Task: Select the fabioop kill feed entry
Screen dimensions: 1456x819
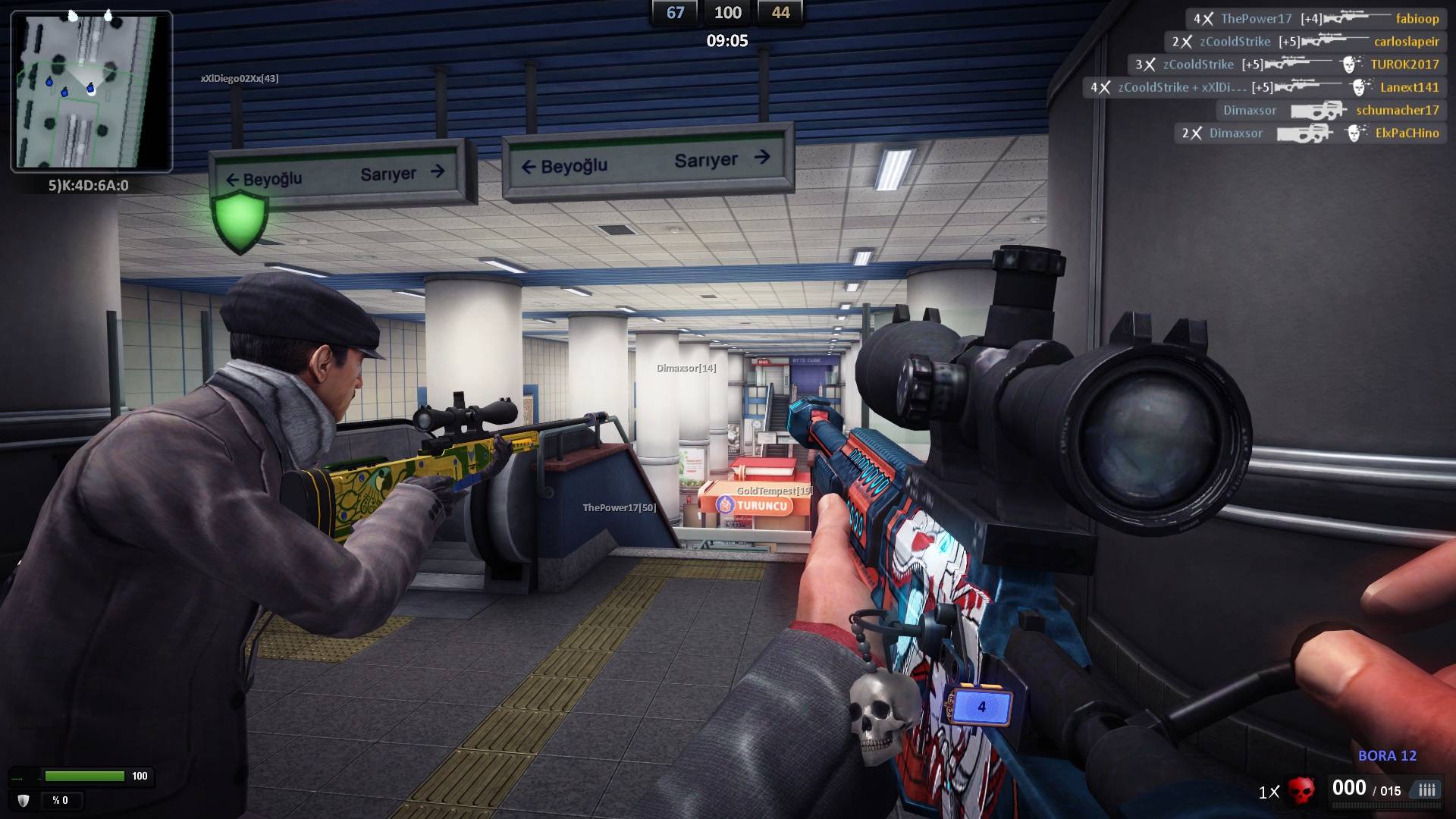Action: click(x=1315, y=19)
